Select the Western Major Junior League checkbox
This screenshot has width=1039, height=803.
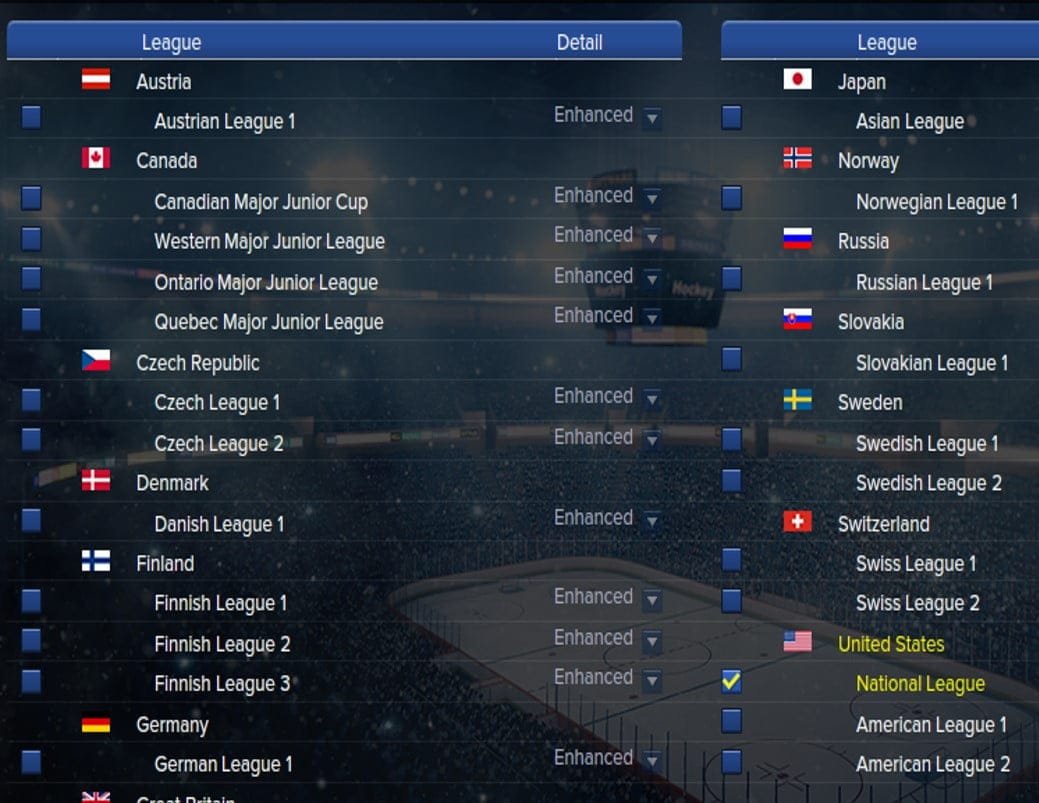tap(31, 239)
